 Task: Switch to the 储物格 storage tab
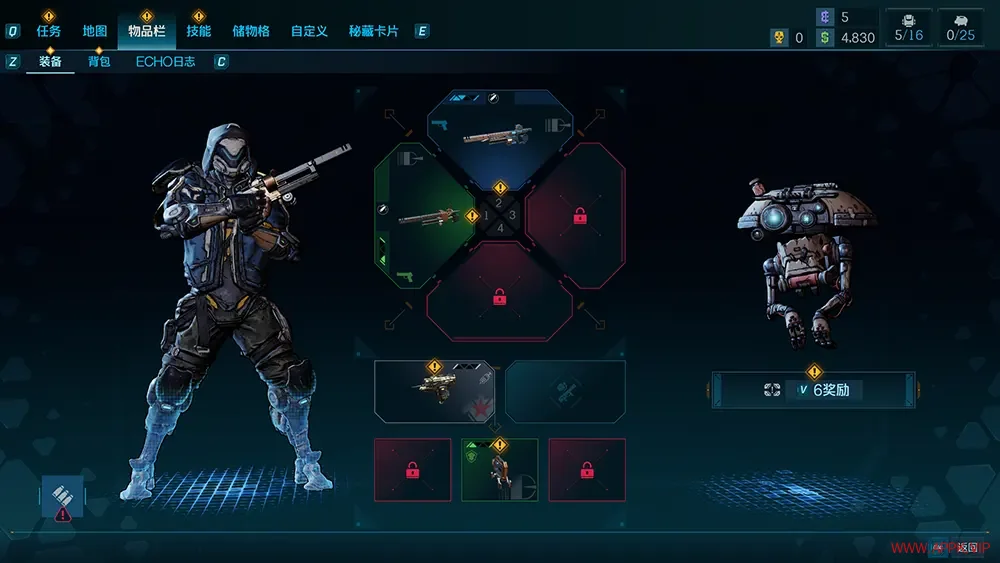(250, 31)
